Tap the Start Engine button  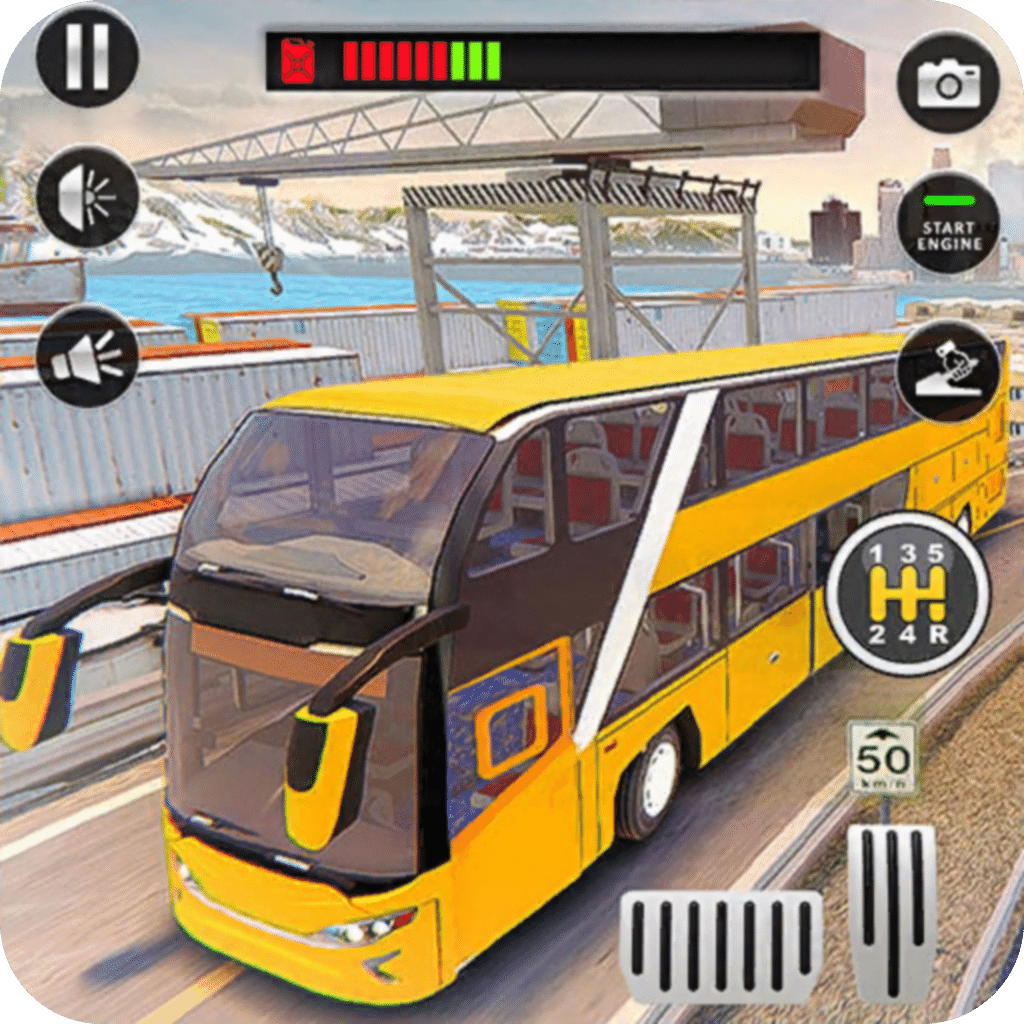click(x=947, y=223)
